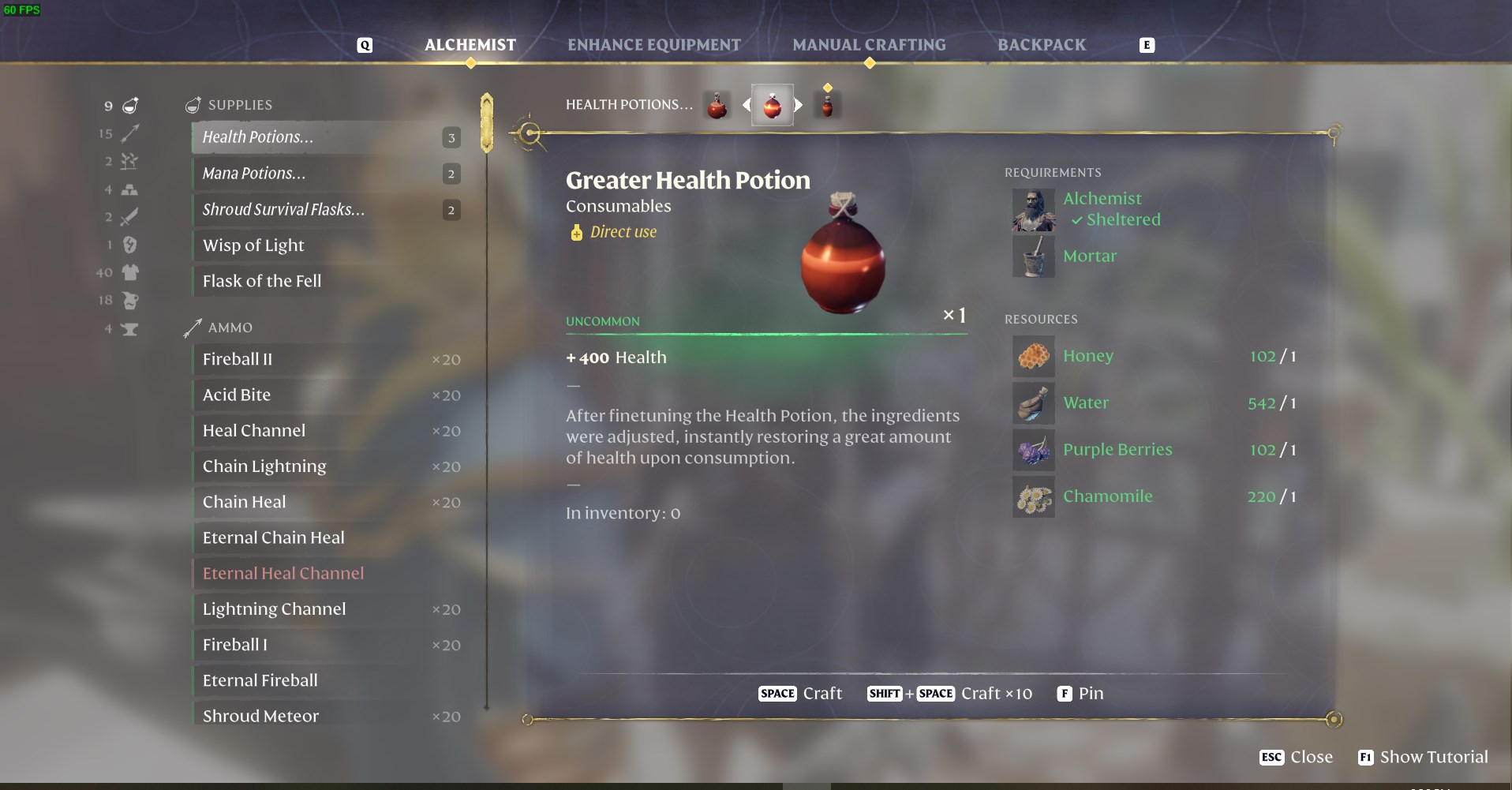
Task: Switch to the Enhance Equipment tab
Action: click(654, 45)
